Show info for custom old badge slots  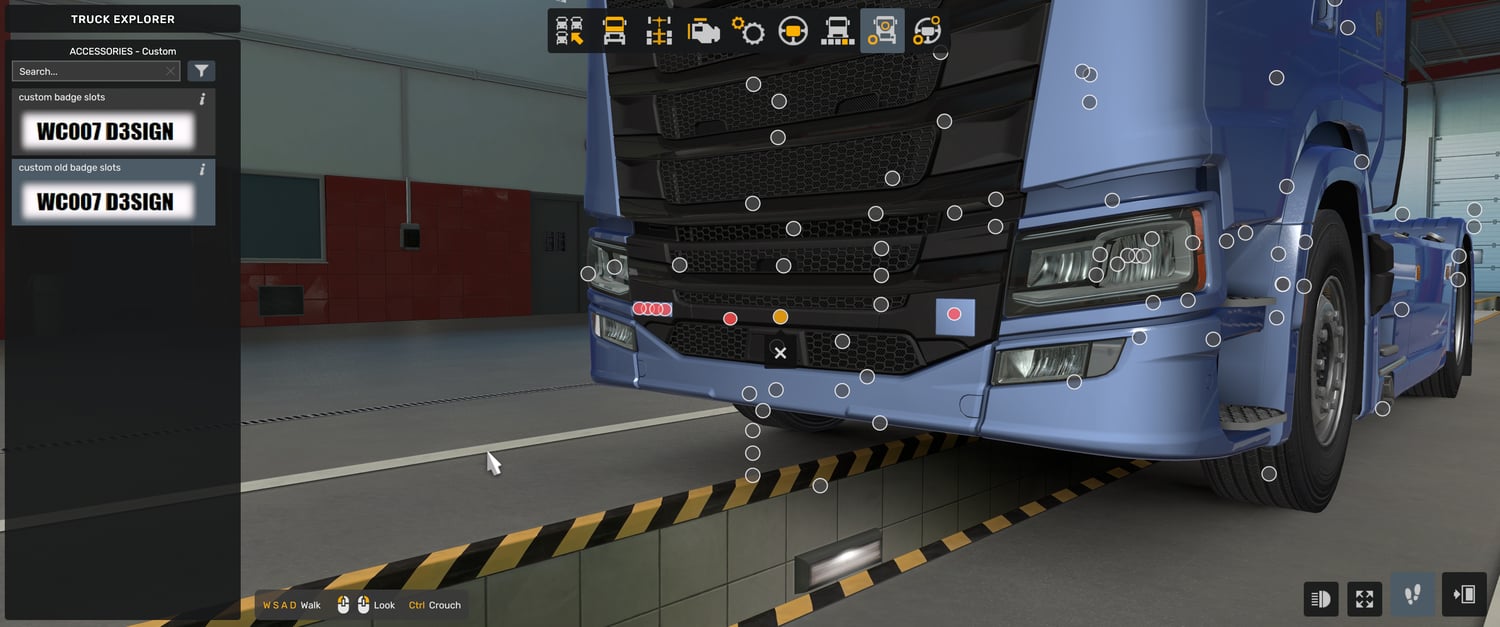(x=203, y=168)
